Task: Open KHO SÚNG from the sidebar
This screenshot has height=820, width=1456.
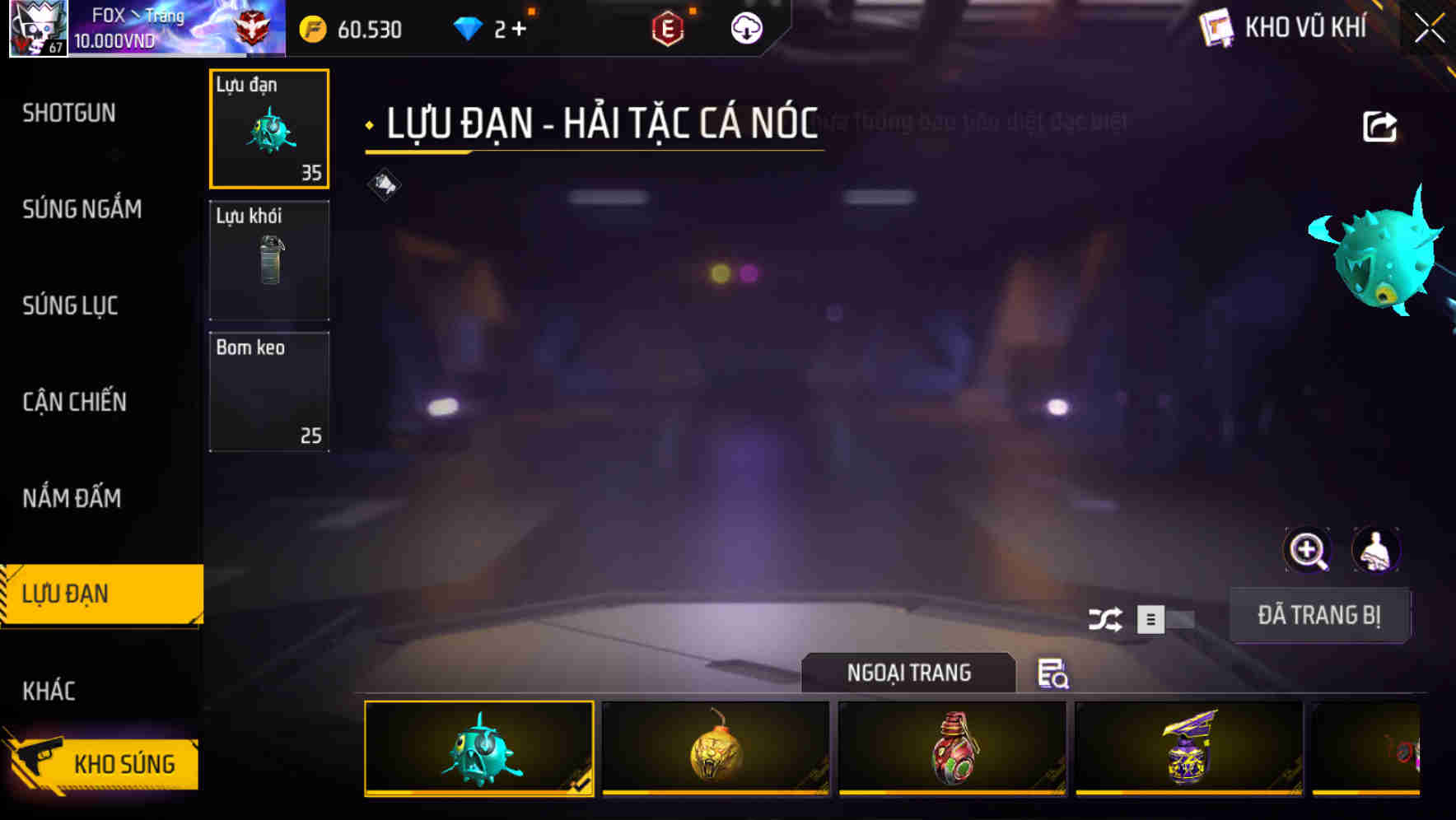Action: [124, 762]
